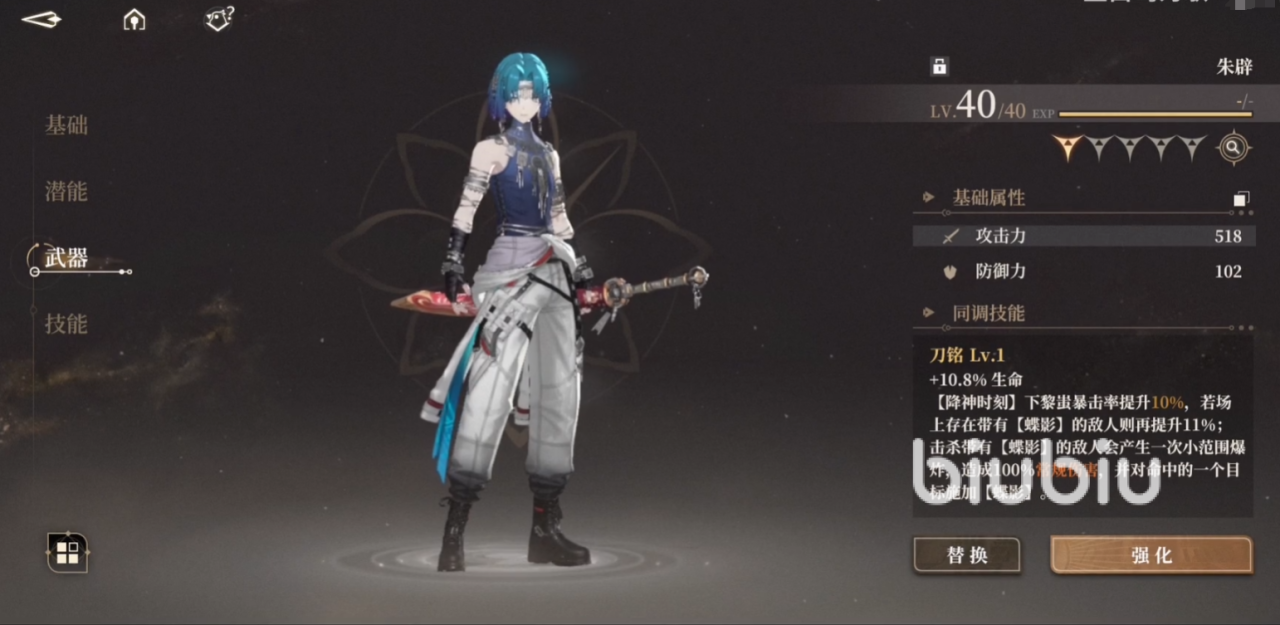Screen dimensions: 1280x625
Task: Select the 武器 tab
Action: point(66,258)
